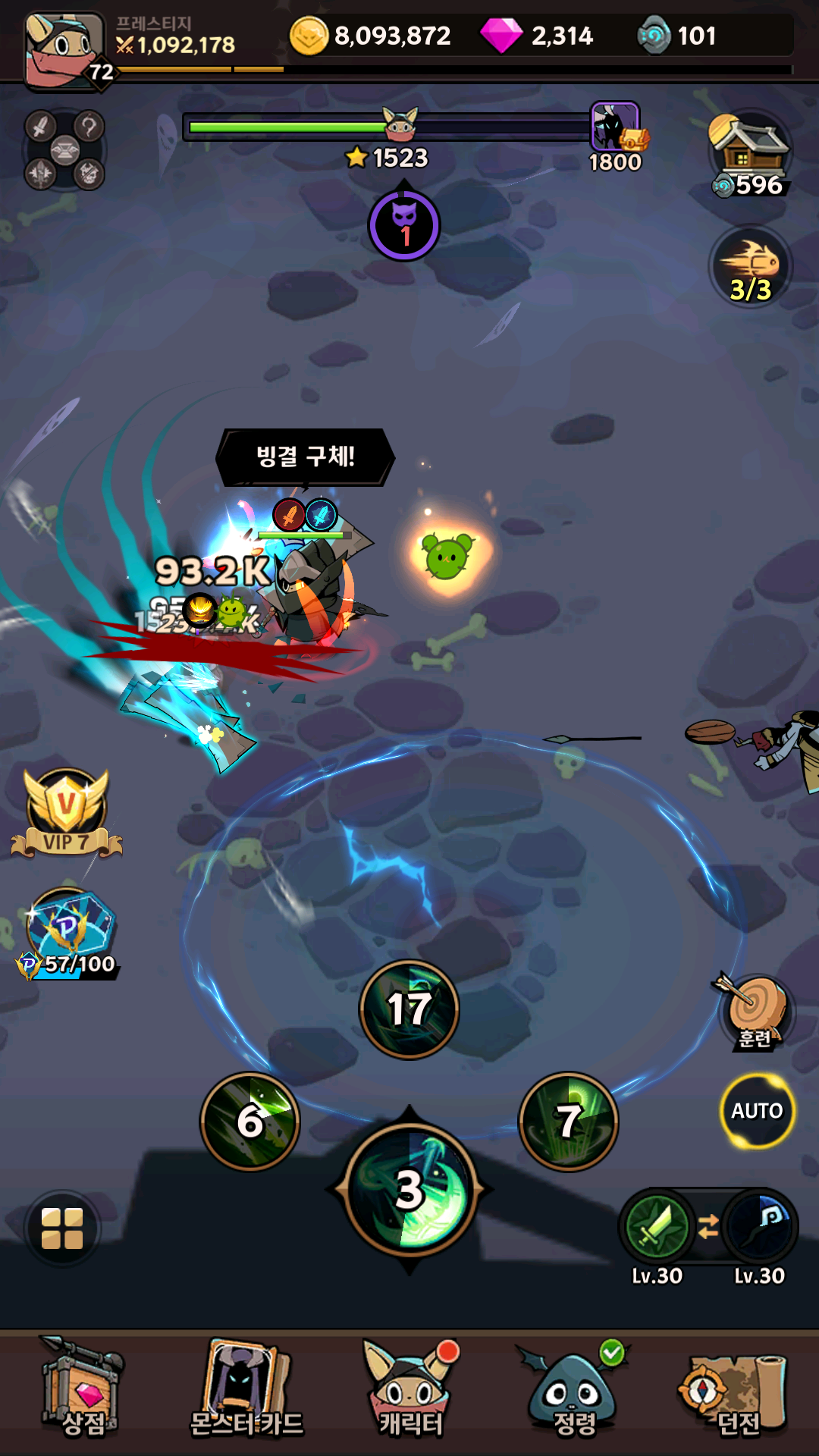
Task: Swap weapons with the orange arrows button
Action: click(708, 1226)
